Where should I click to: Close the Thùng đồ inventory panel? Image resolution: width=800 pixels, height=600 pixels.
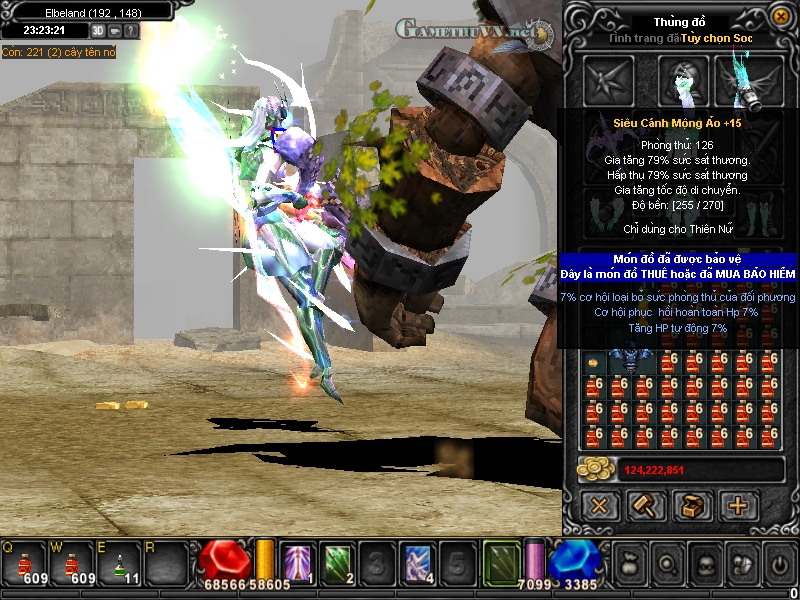tap(781, 17)
